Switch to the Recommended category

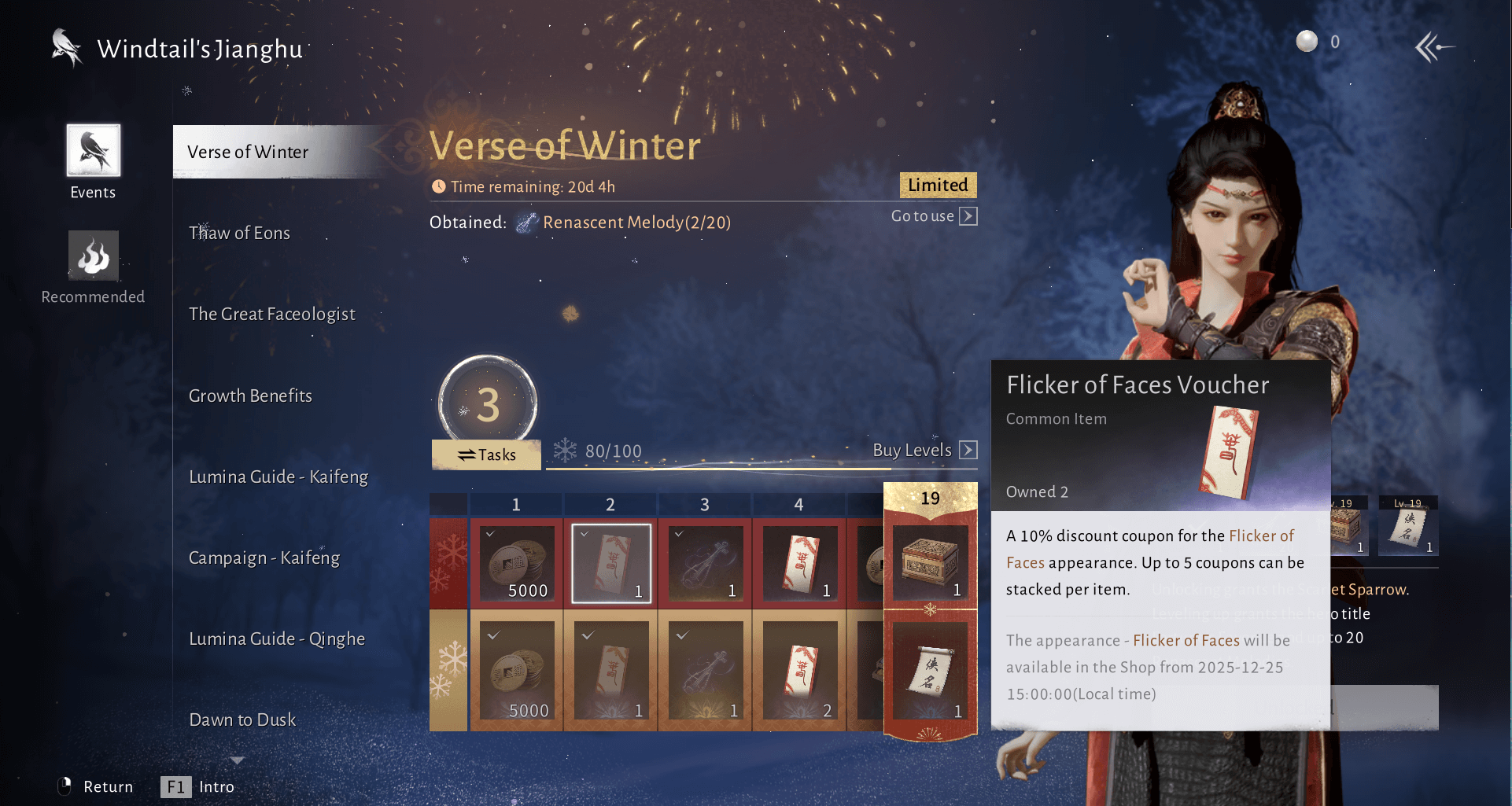click(x=93, y=267)
